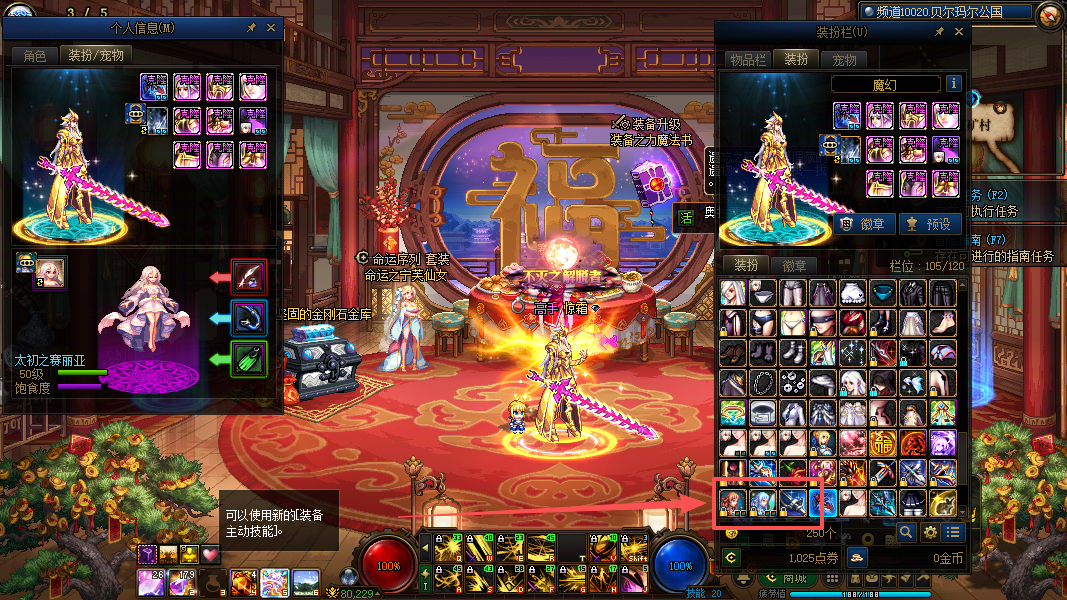Select the 徽章 sub-tab above the item grid
The height and width of the screenshot is (600, 1067).
pyautogui.click(x=794, y=265)
